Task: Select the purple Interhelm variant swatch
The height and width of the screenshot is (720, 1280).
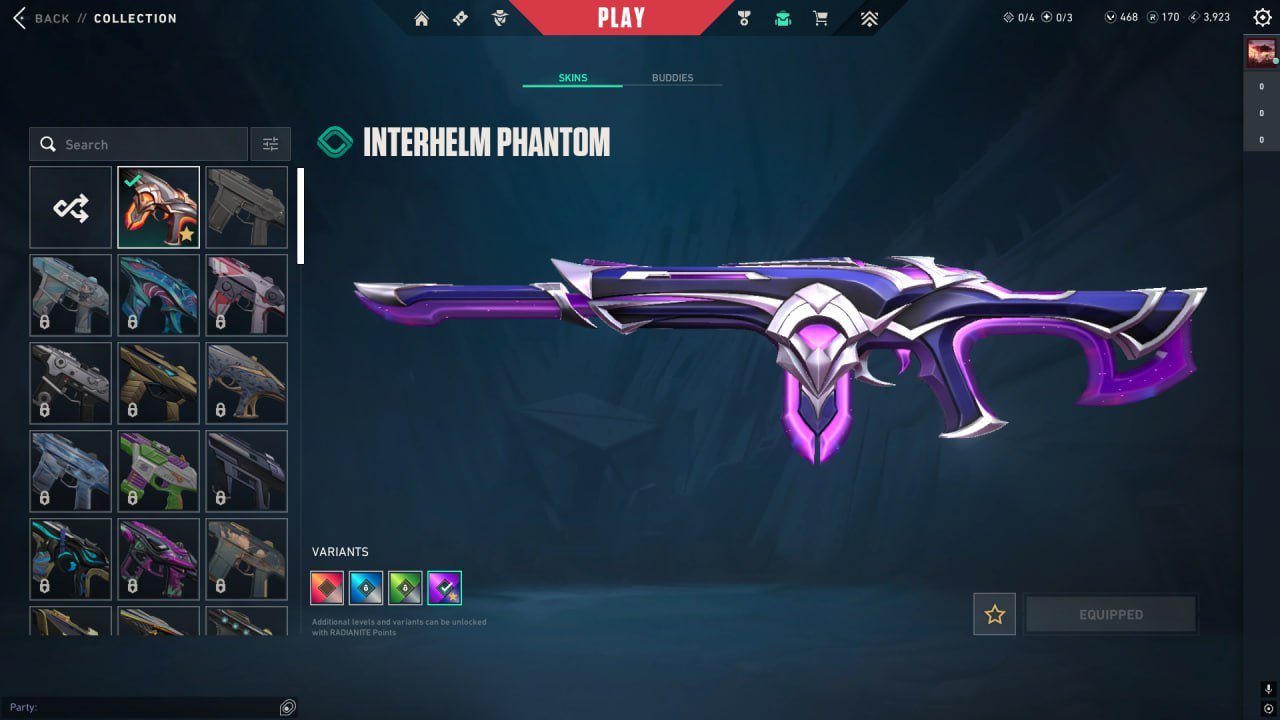Action: [x=444, y=587]
